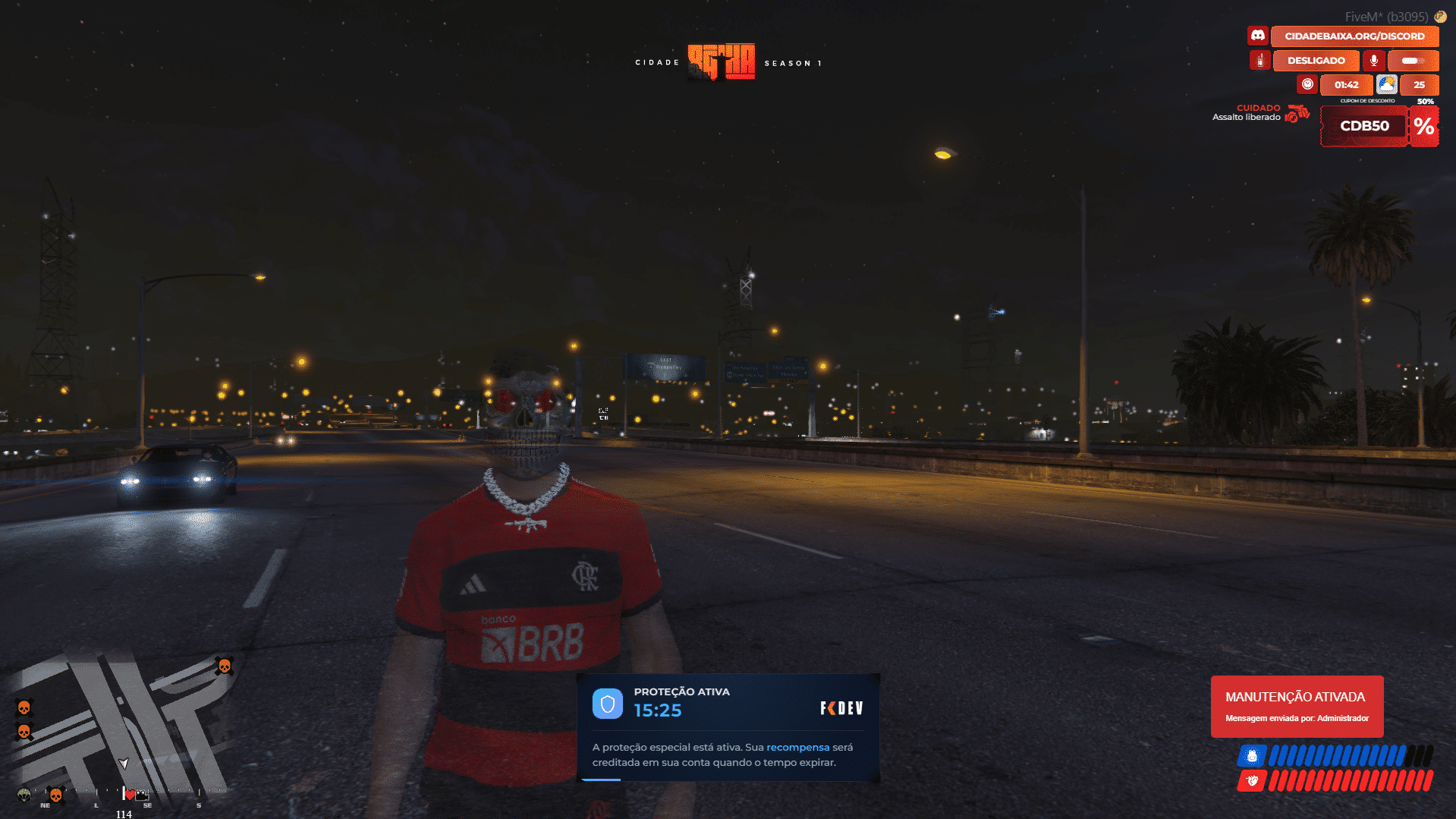Open the CIDADEBAIXA.ORG/DISCORD link banner
The image size is (1456, 819).
[1354, 36]
